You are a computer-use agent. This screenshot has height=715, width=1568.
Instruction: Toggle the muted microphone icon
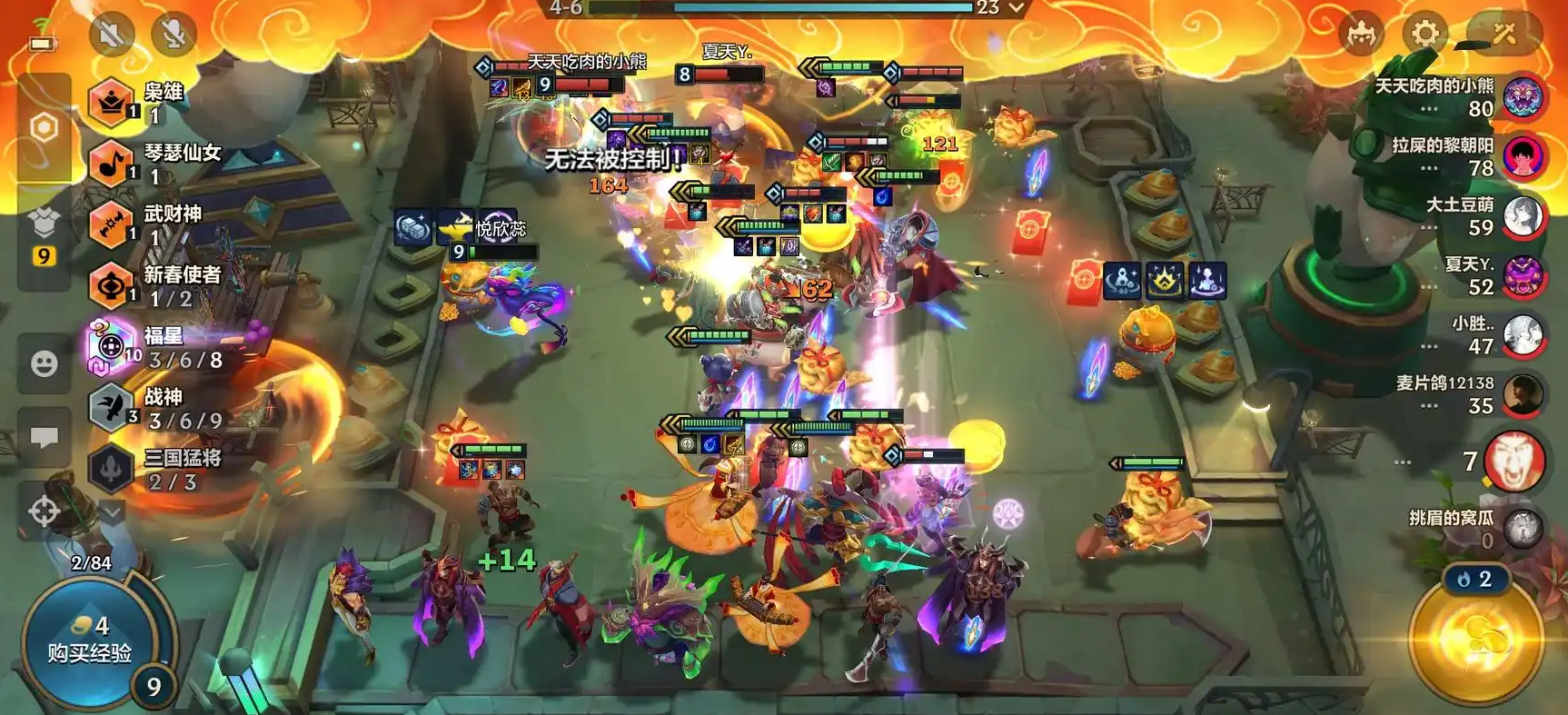[173, 35]
